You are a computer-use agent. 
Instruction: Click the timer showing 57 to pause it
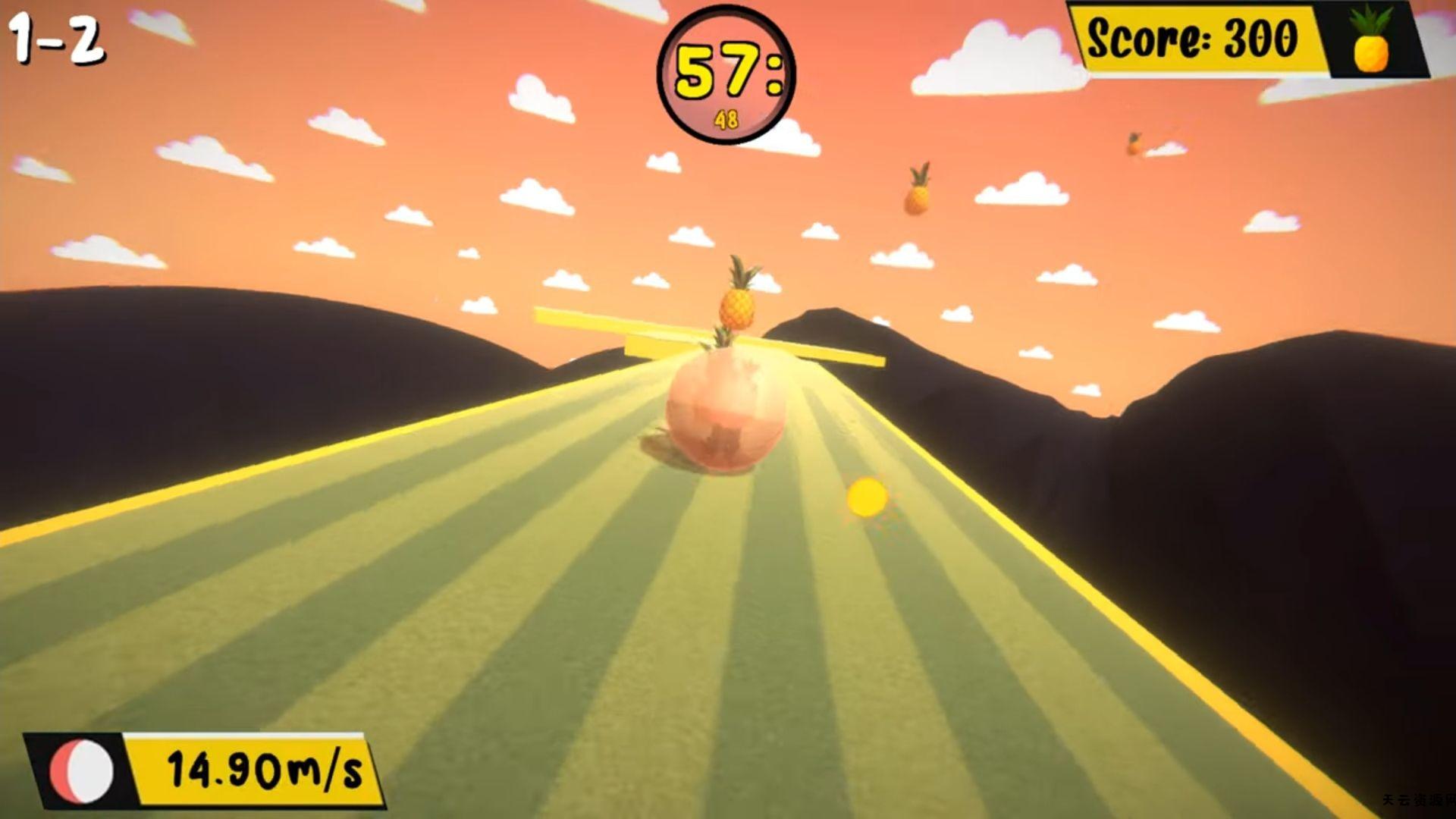point(726,72)
